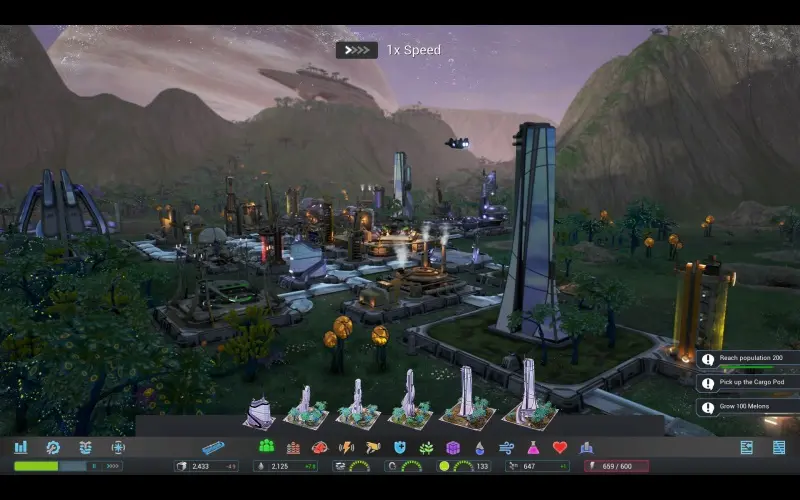This screenshot has width=800, height=500.
Task: Click the Reach population 200 objective
Action: 748,359
